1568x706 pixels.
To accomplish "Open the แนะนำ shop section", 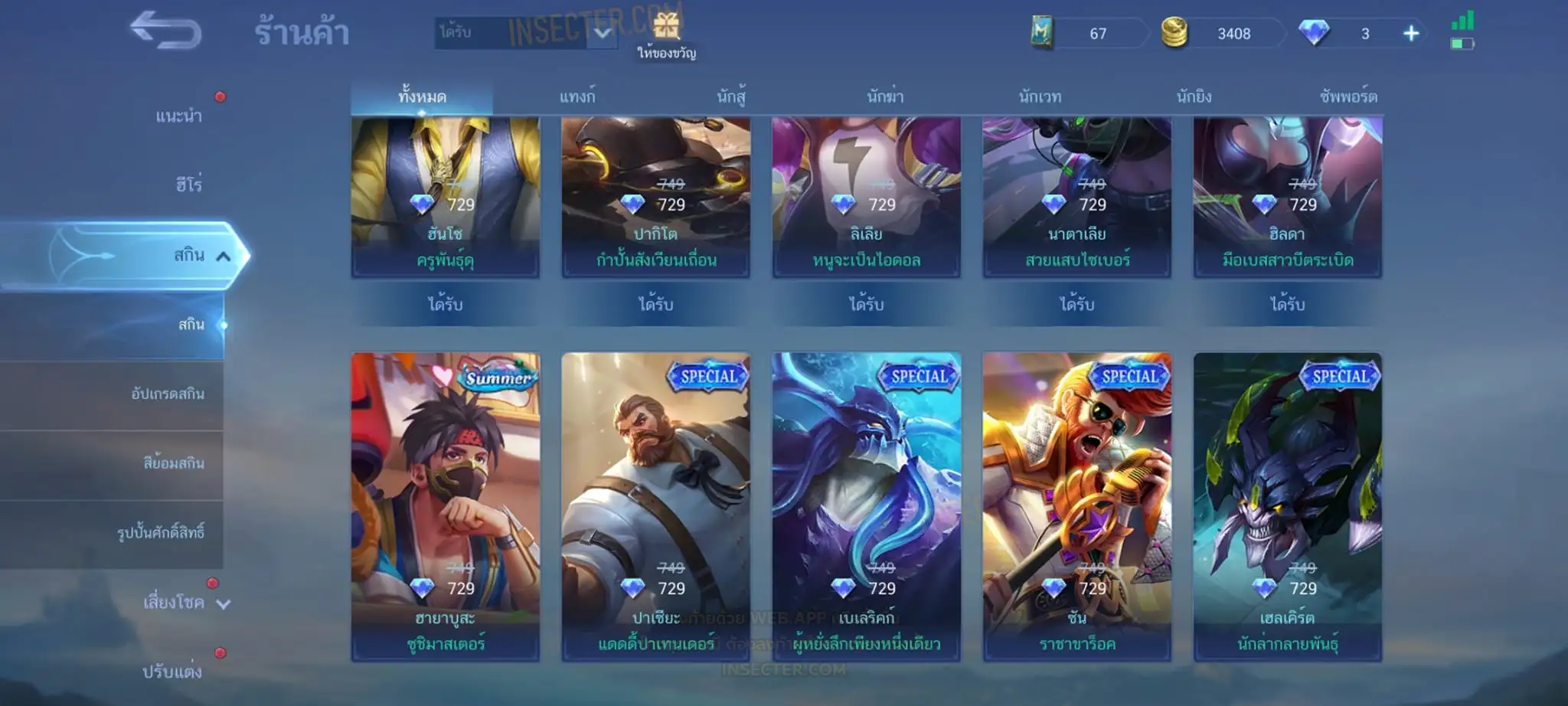I will [178, 116].
